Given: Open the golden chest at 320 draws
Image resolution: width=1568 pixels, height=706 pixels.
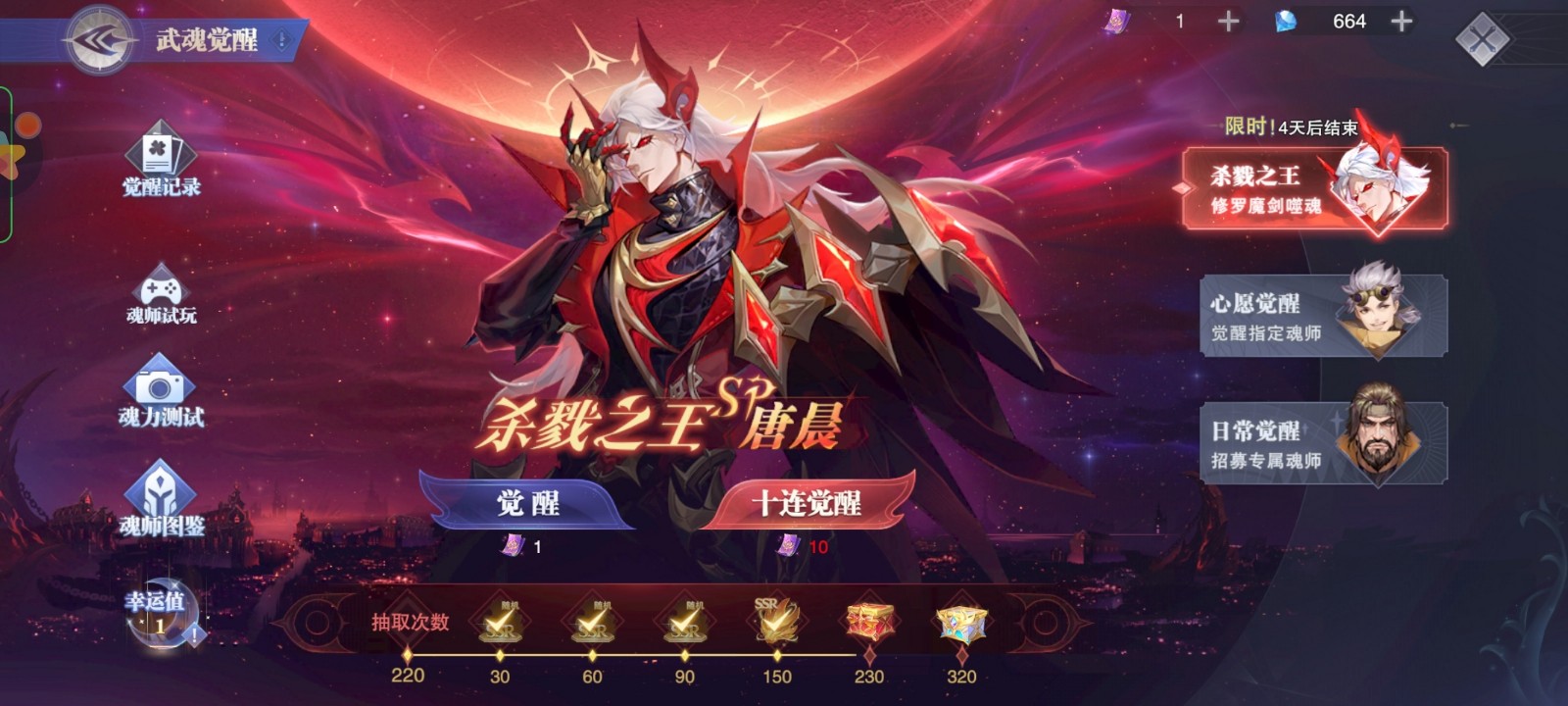Looking at the screenshot, I should pos(963,624).
